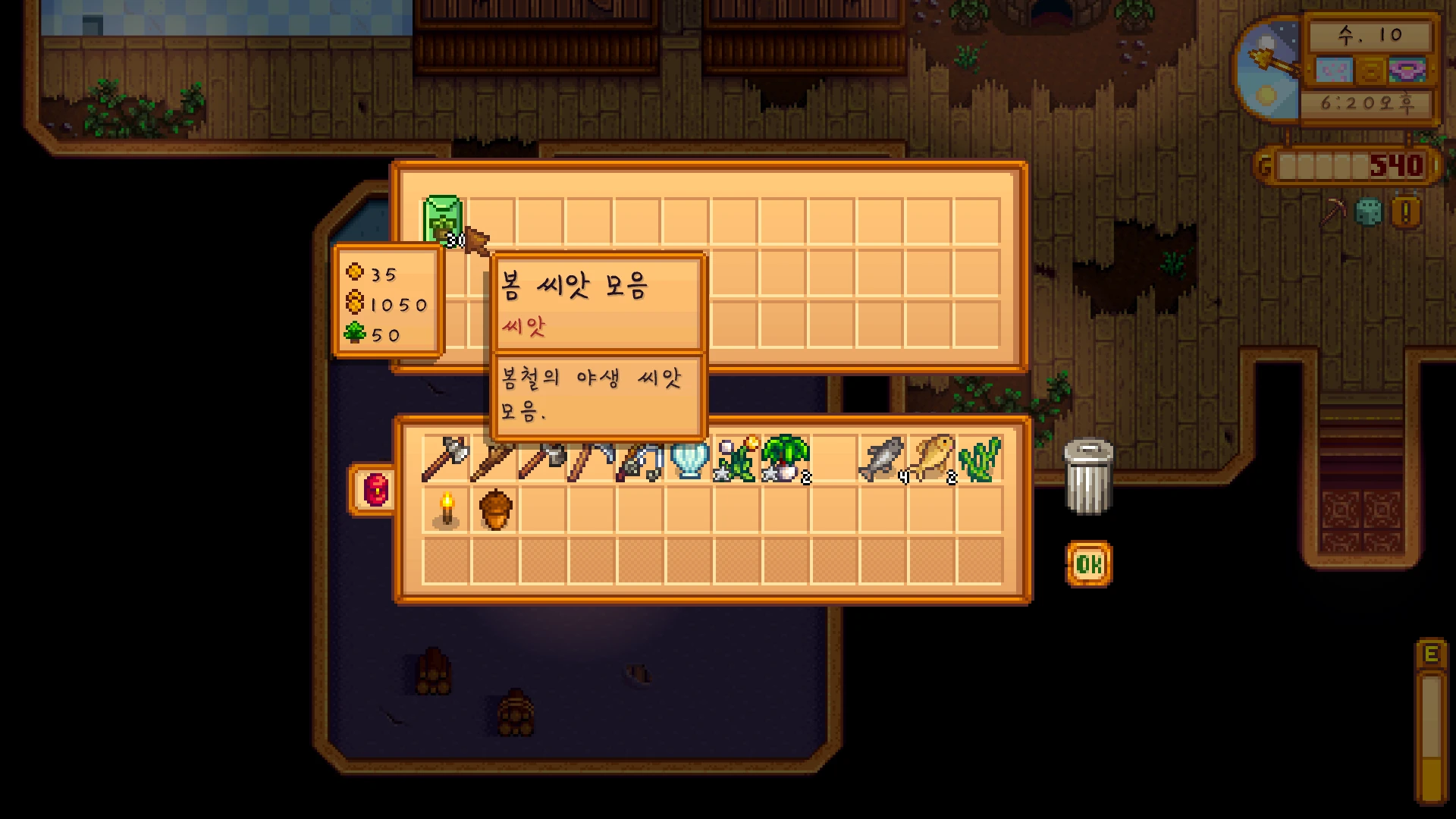Open the journal exclamation mark icon
This screenshot has width=1456, height=819.
(x=1406, y=214)
